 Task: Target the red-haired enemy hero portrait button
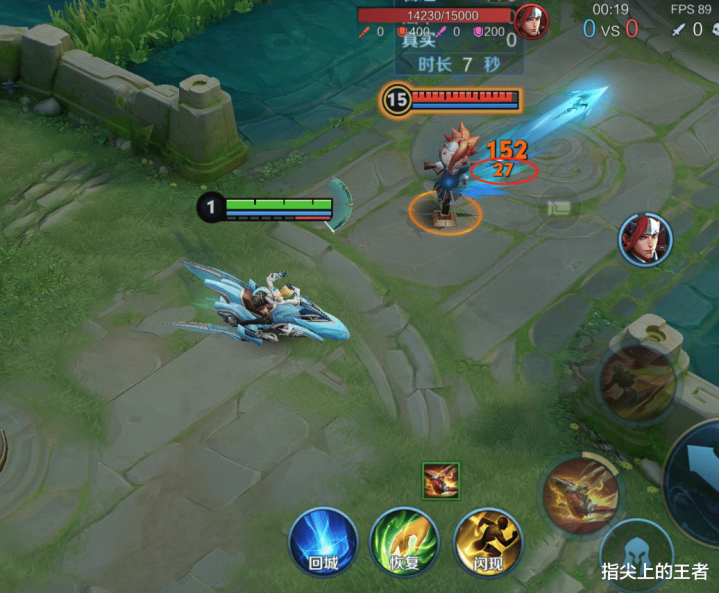[x=645, y=240]
